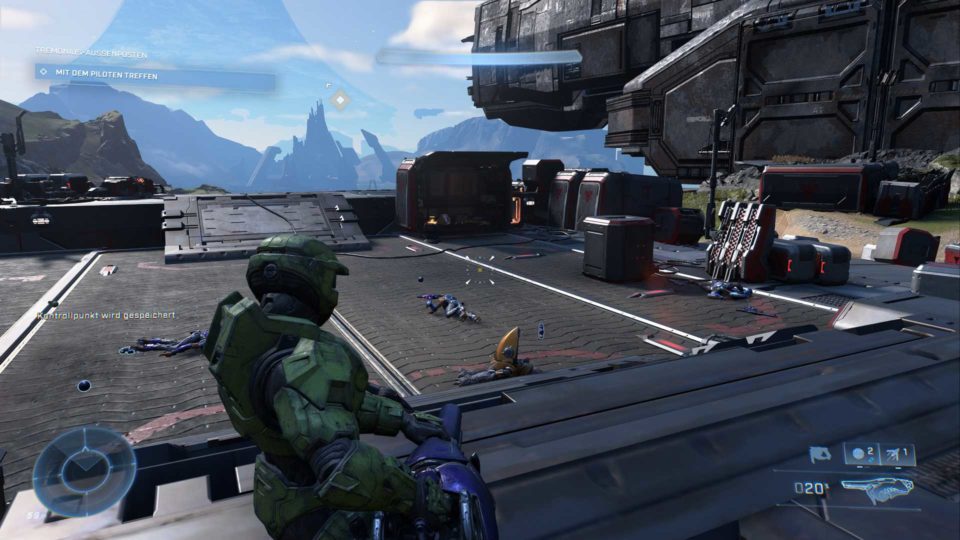Viewport: 960px width, 540px height.
Task: Open the circular motion tracker radar
Action: [x=84, y=470]
